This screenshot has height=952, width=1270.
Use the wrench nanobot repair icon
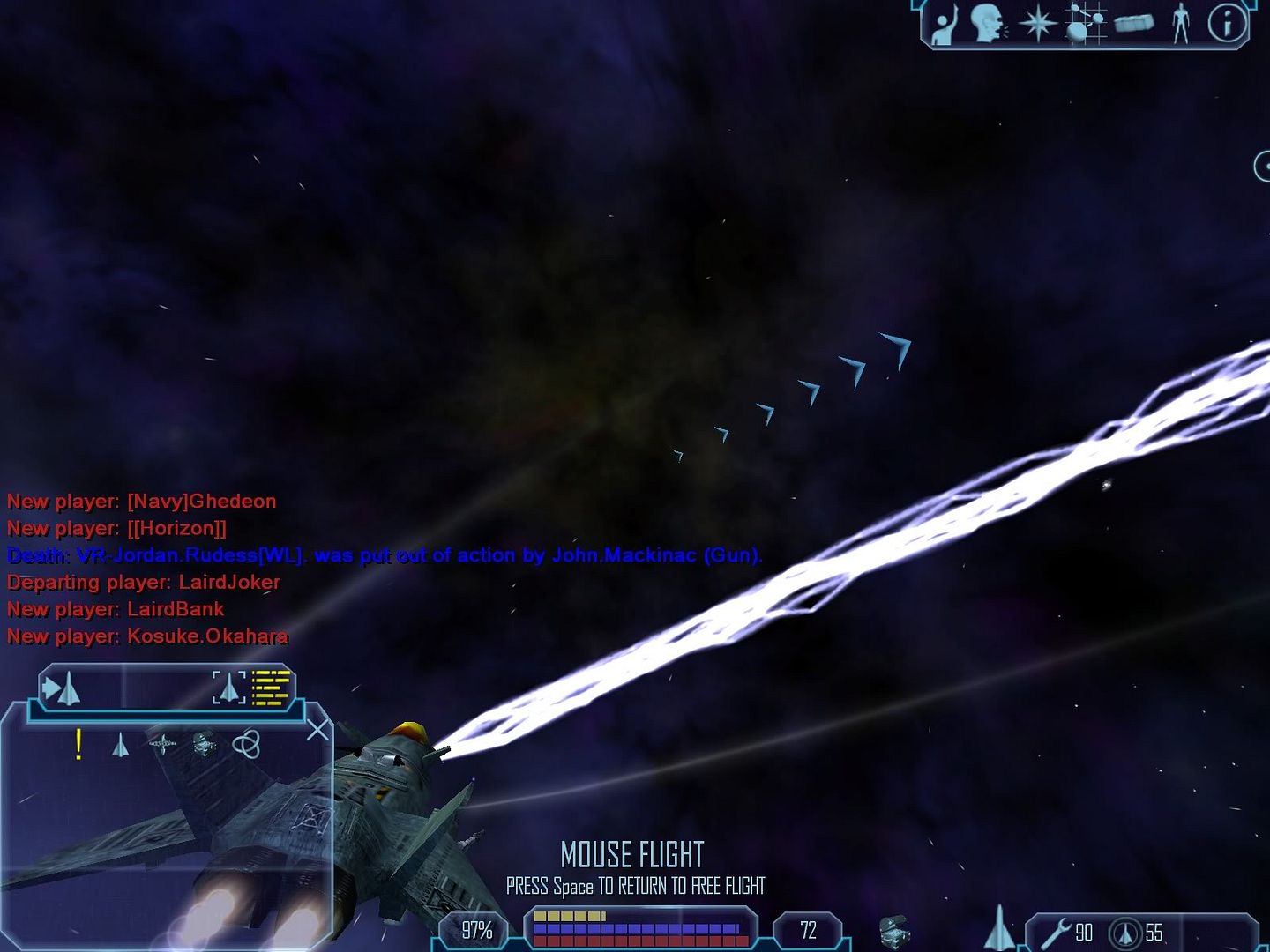(1056, 932)
